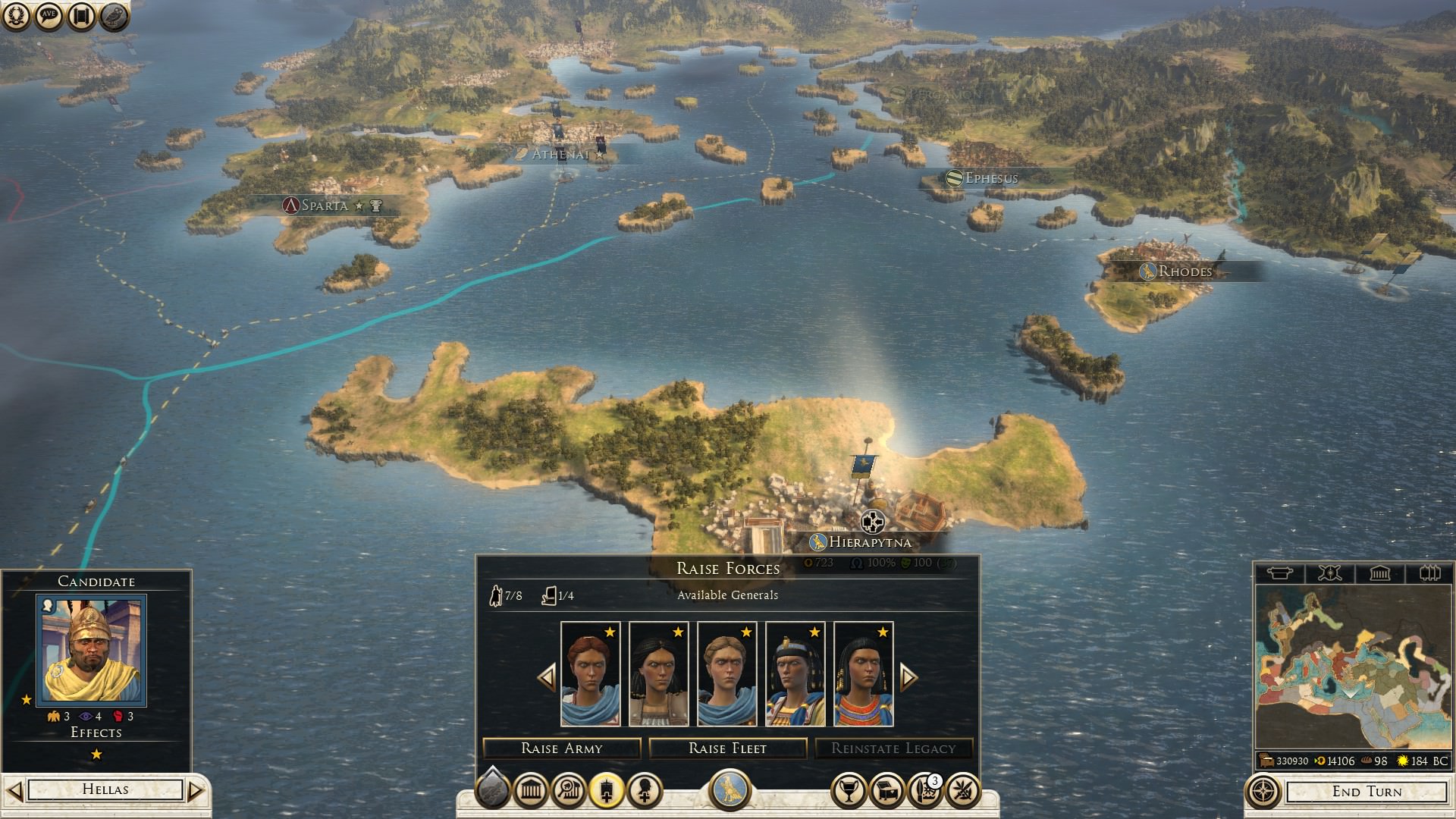Viewport: 1456px width, 819px height.
Task: Select the recruit agent icon on the toolbar
Action: pyautogui.click(x=644, y=789)
